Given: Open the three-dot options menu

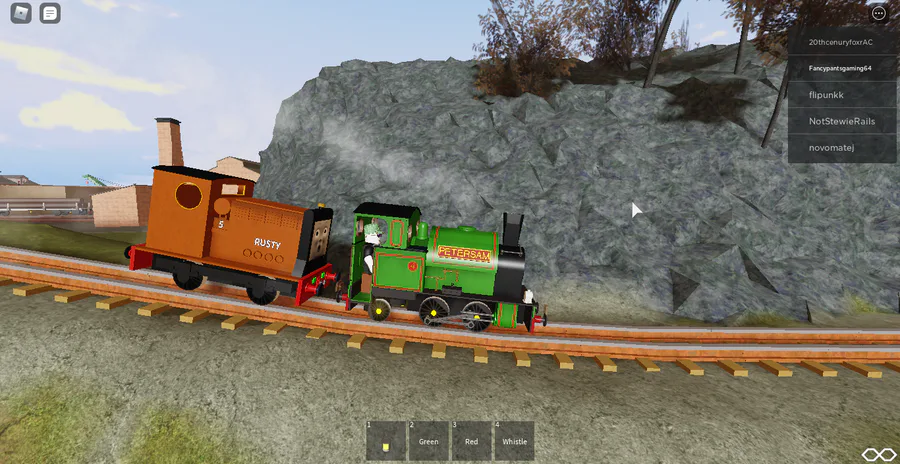Looking at the screenshot, I should coord(879,14).
